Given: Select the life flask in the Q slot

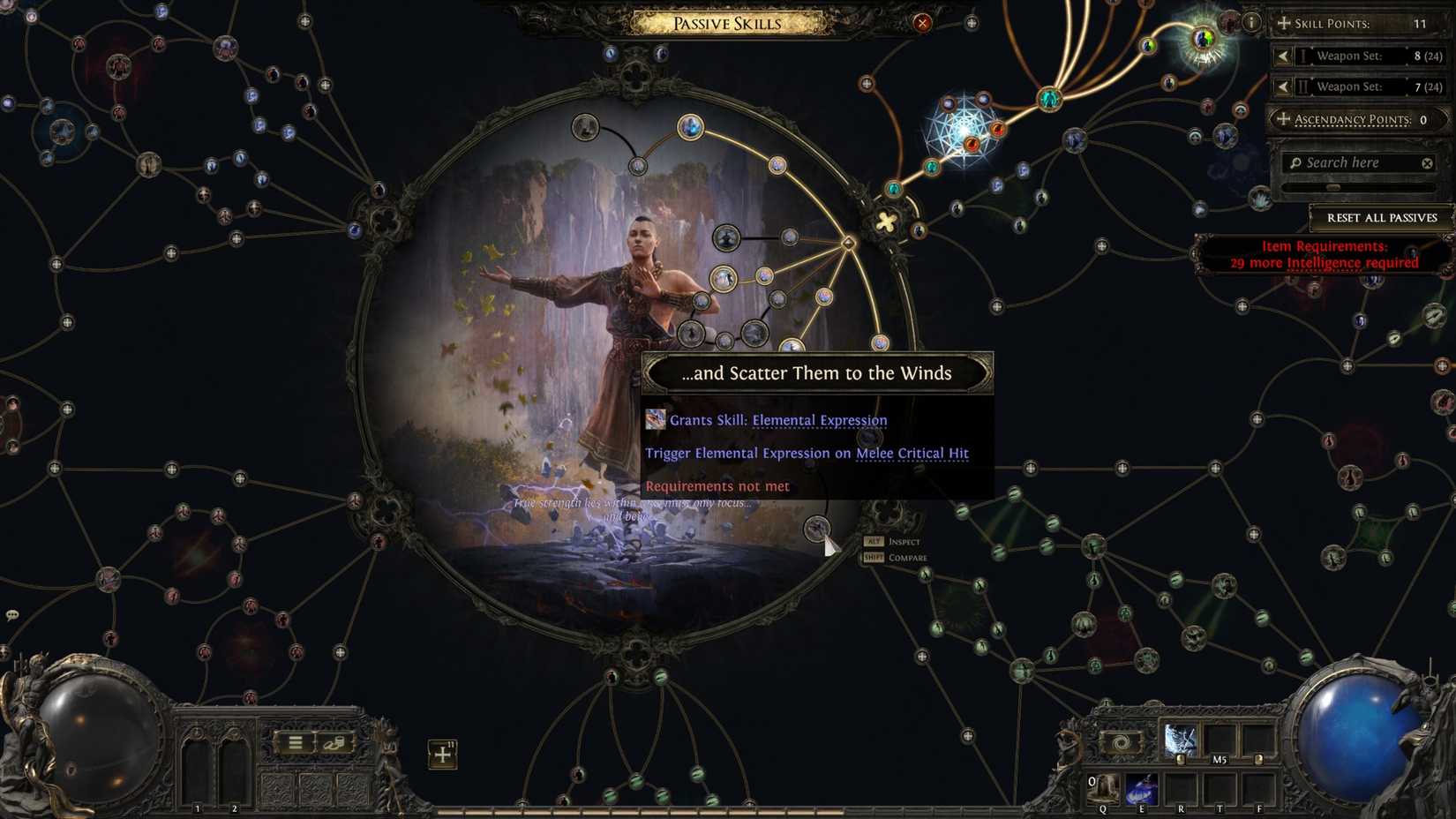Looking at the screenshot, I should [x=1105, y=789].
